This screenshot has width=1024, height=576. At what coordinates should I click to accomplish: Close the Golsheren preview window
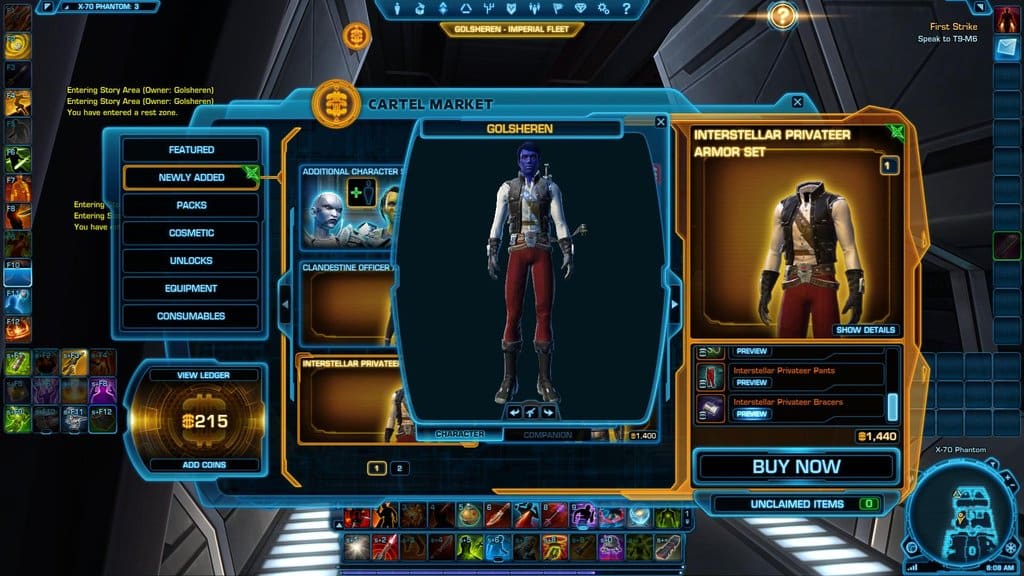click(660, 122)
